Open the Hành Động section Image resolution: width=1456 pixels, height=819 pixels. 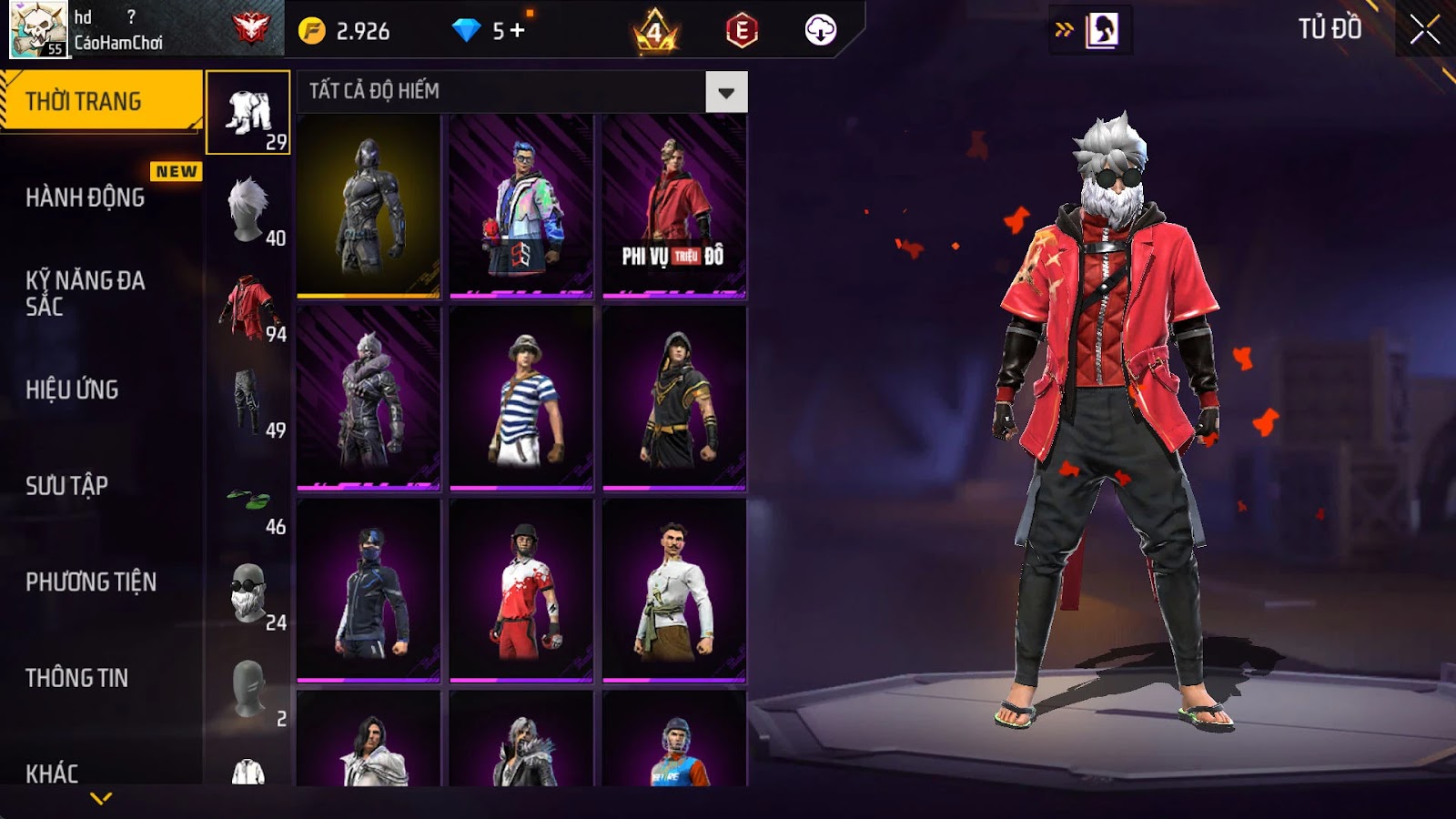(86, 197)
